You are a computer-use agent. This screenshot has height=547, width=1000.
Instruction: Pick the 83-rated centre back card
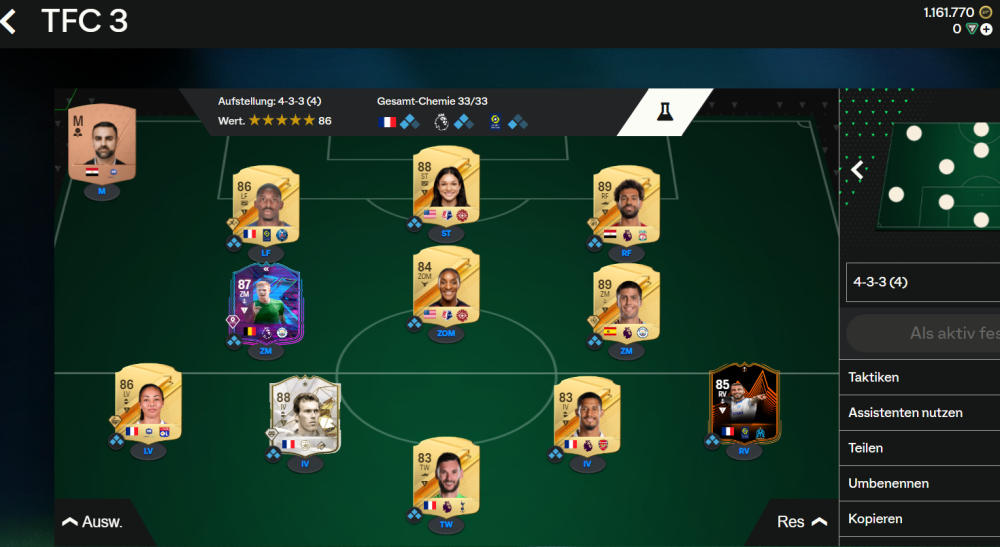[x=587, y=417]
